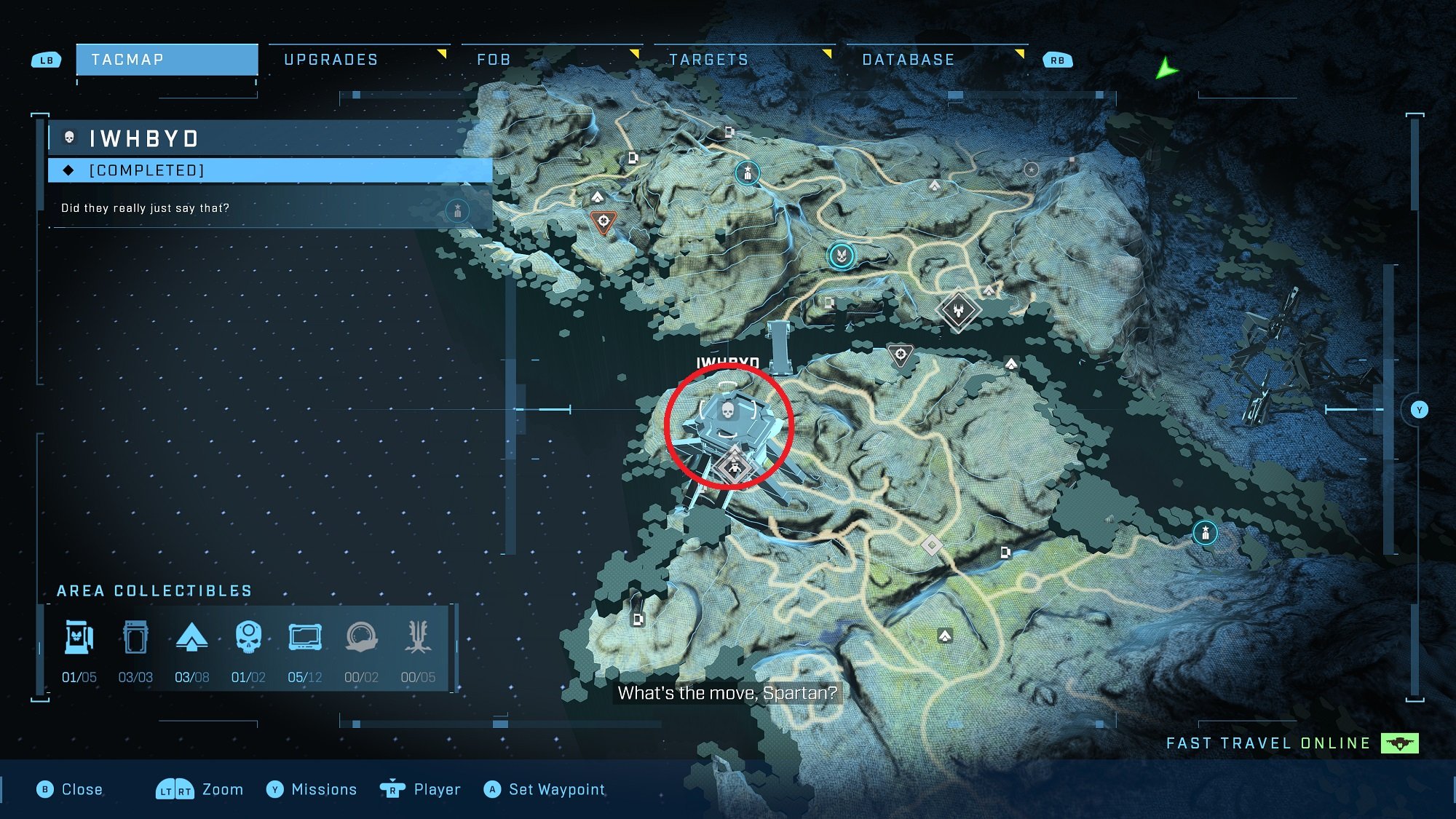Image resolution: width=1456 pixels, height=819 pixels.
Task: Choose the Close option in the bottom bar
Action: (x=70, y=789)
